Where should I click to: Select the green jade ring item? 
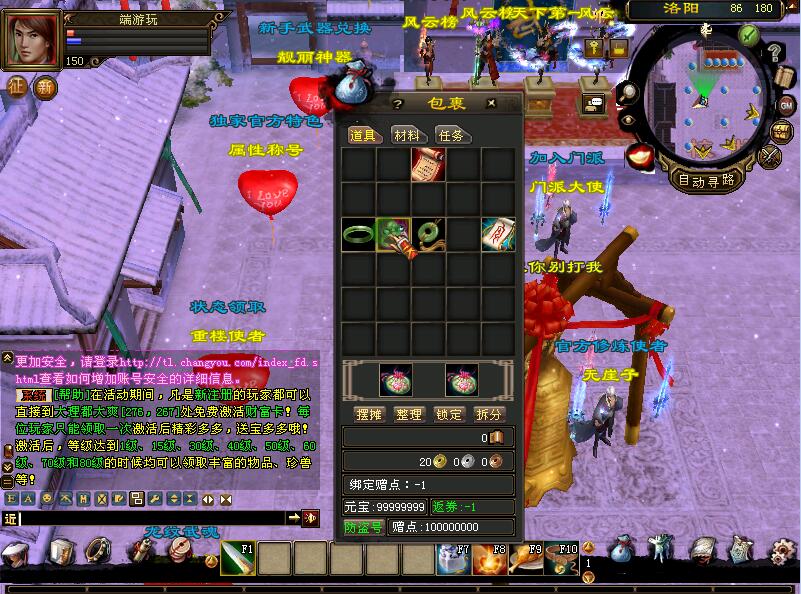tap(358, 234)
